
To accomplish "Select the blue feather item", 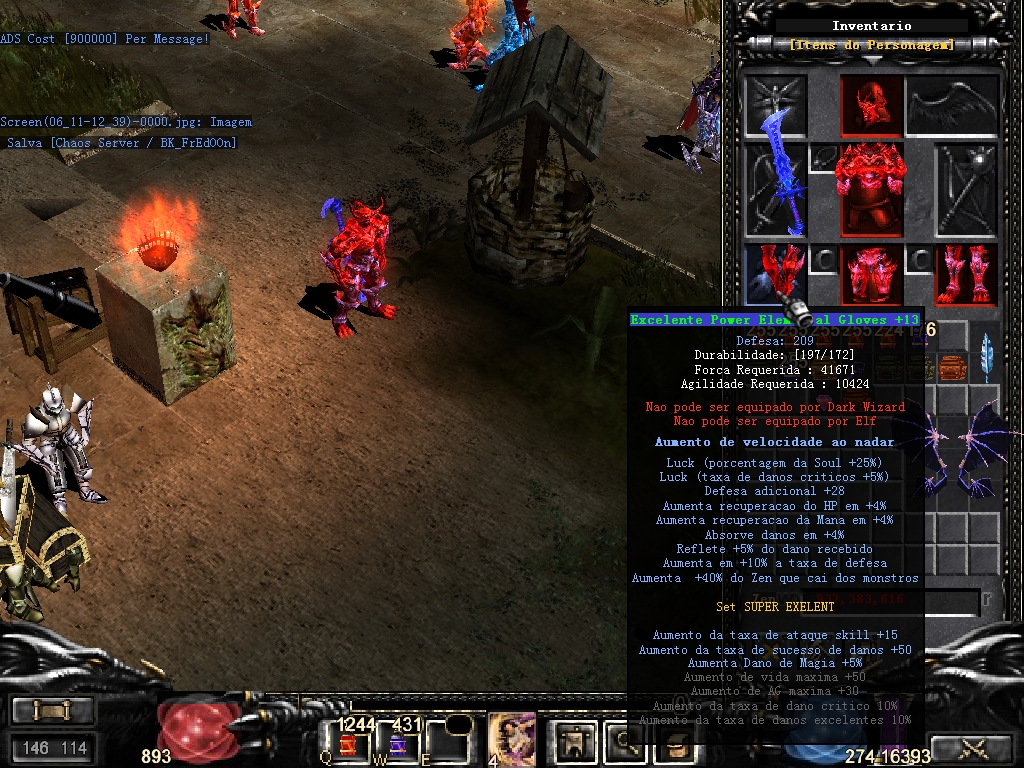I will (x=987, y=355).
